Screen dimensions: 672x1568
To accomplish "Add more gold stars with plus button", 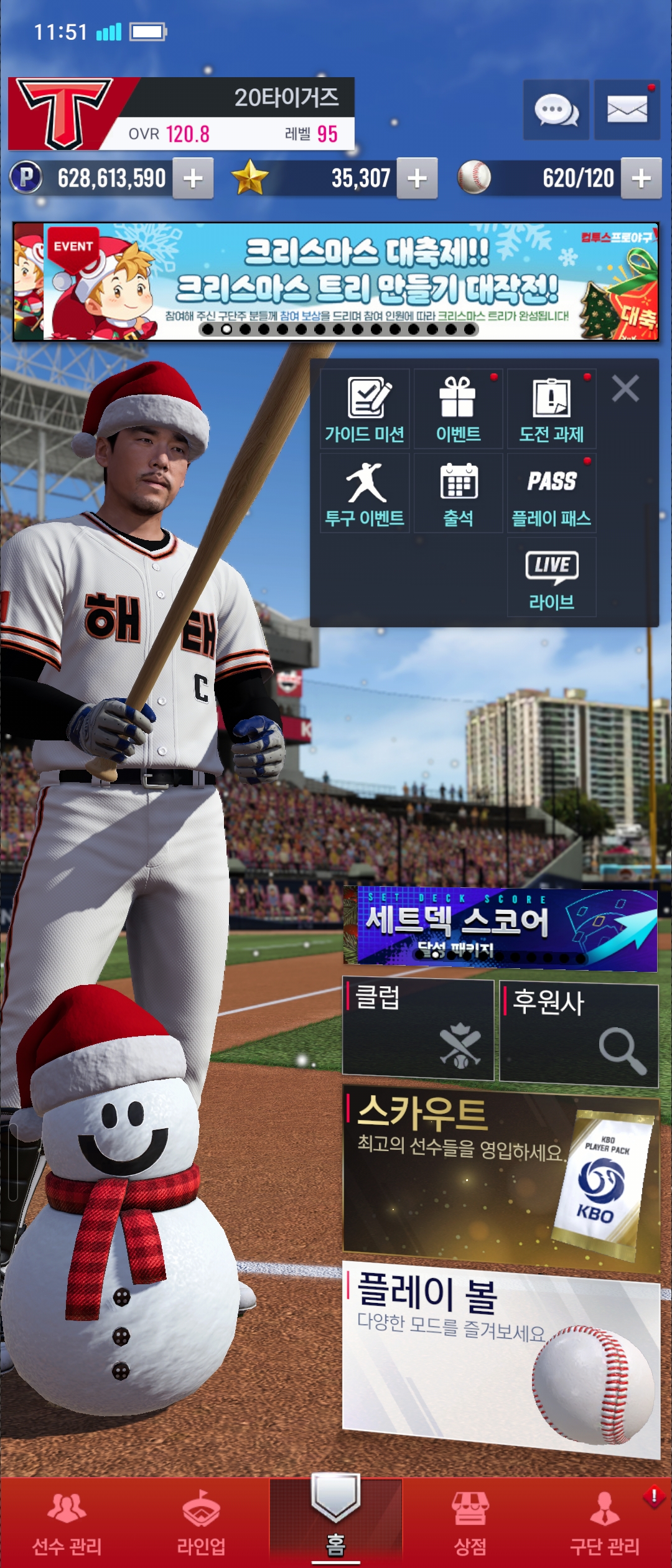I will tap(417, 179).
